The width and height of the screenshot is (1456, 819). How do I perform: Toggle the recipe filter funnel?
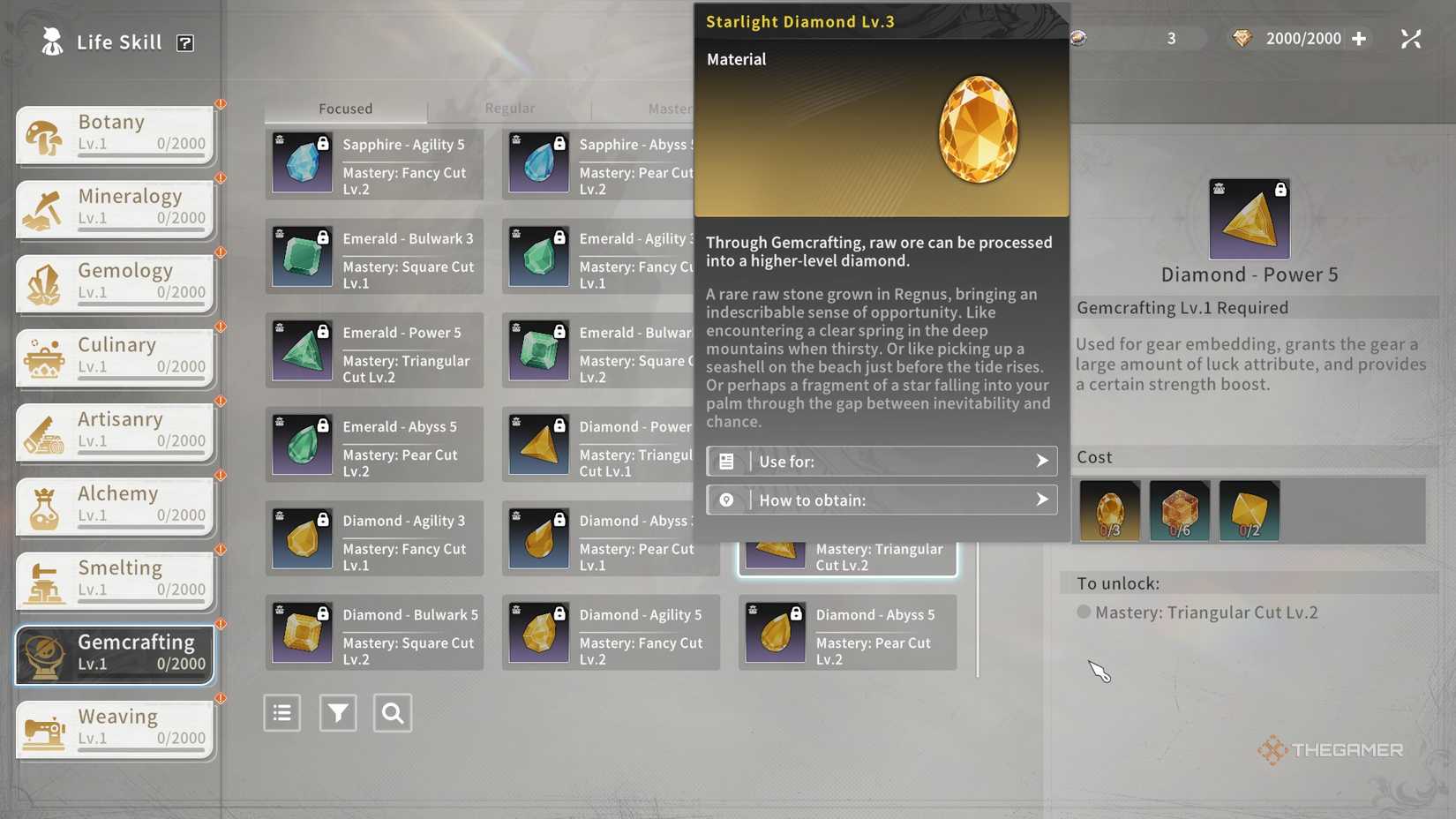[337, 712]
